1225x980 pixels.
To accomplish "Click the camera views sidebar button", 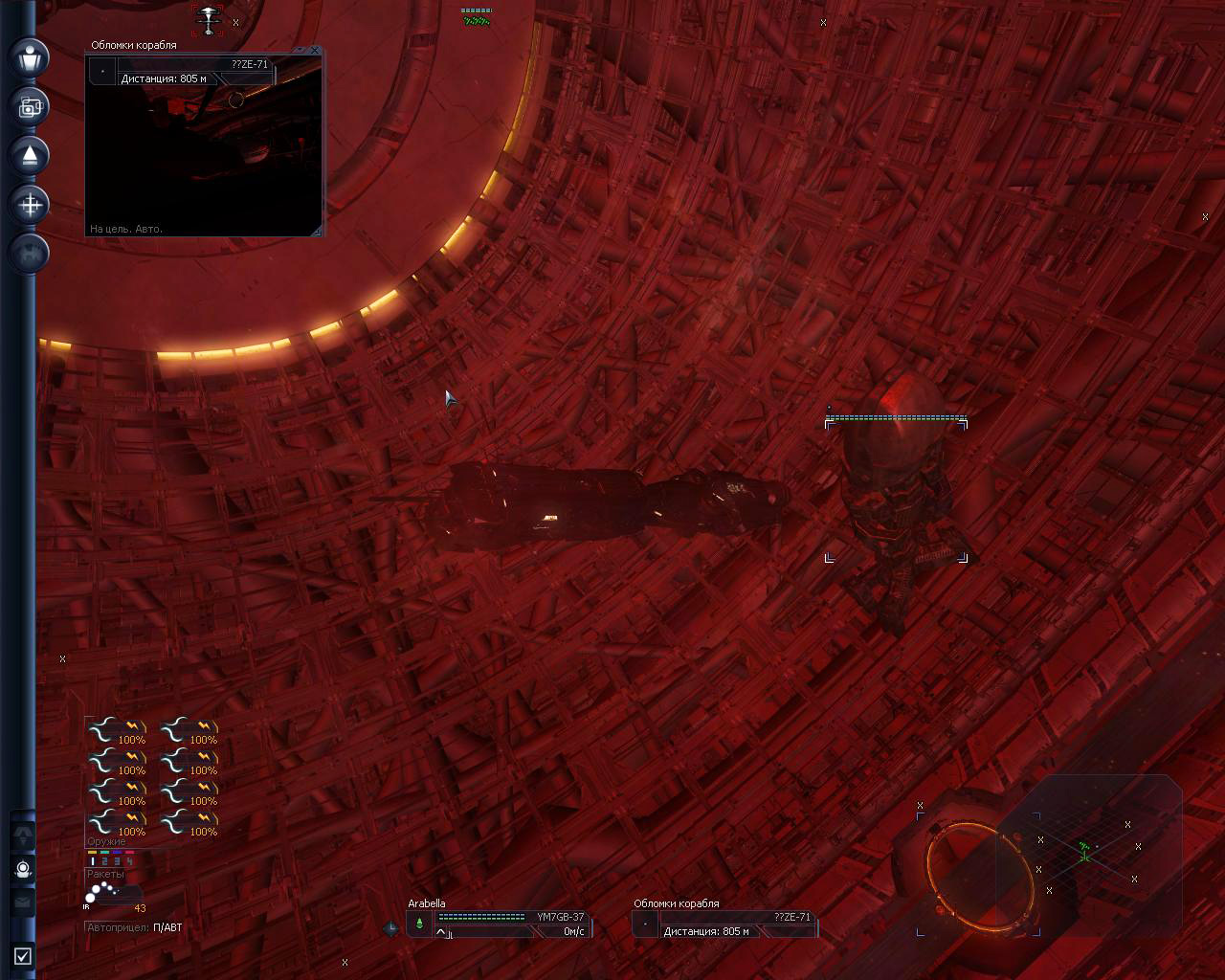I will [30, 106].
